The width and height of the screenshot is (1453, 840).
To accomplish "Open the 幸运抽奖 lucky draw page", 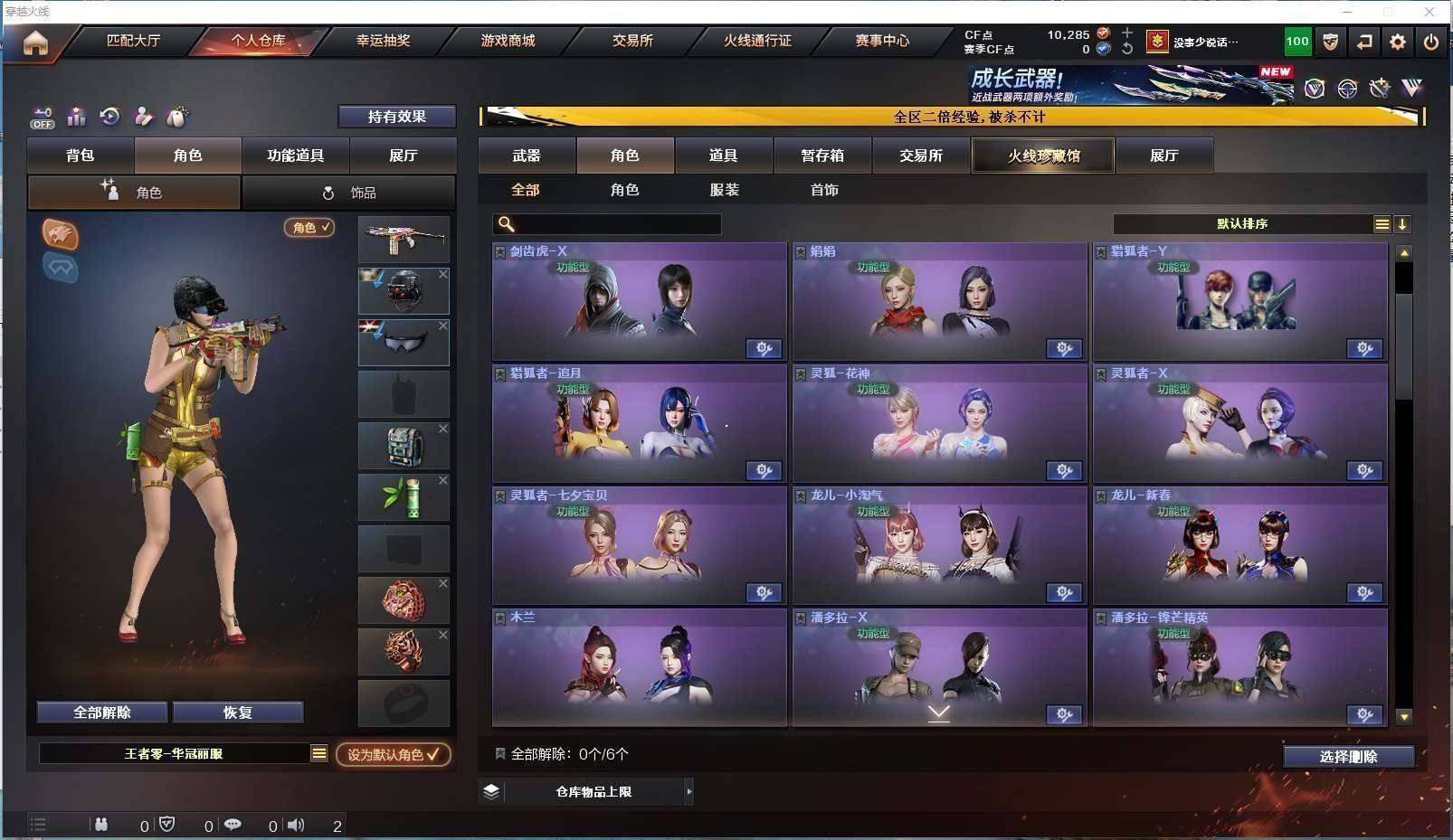I will tap(383, 41).
